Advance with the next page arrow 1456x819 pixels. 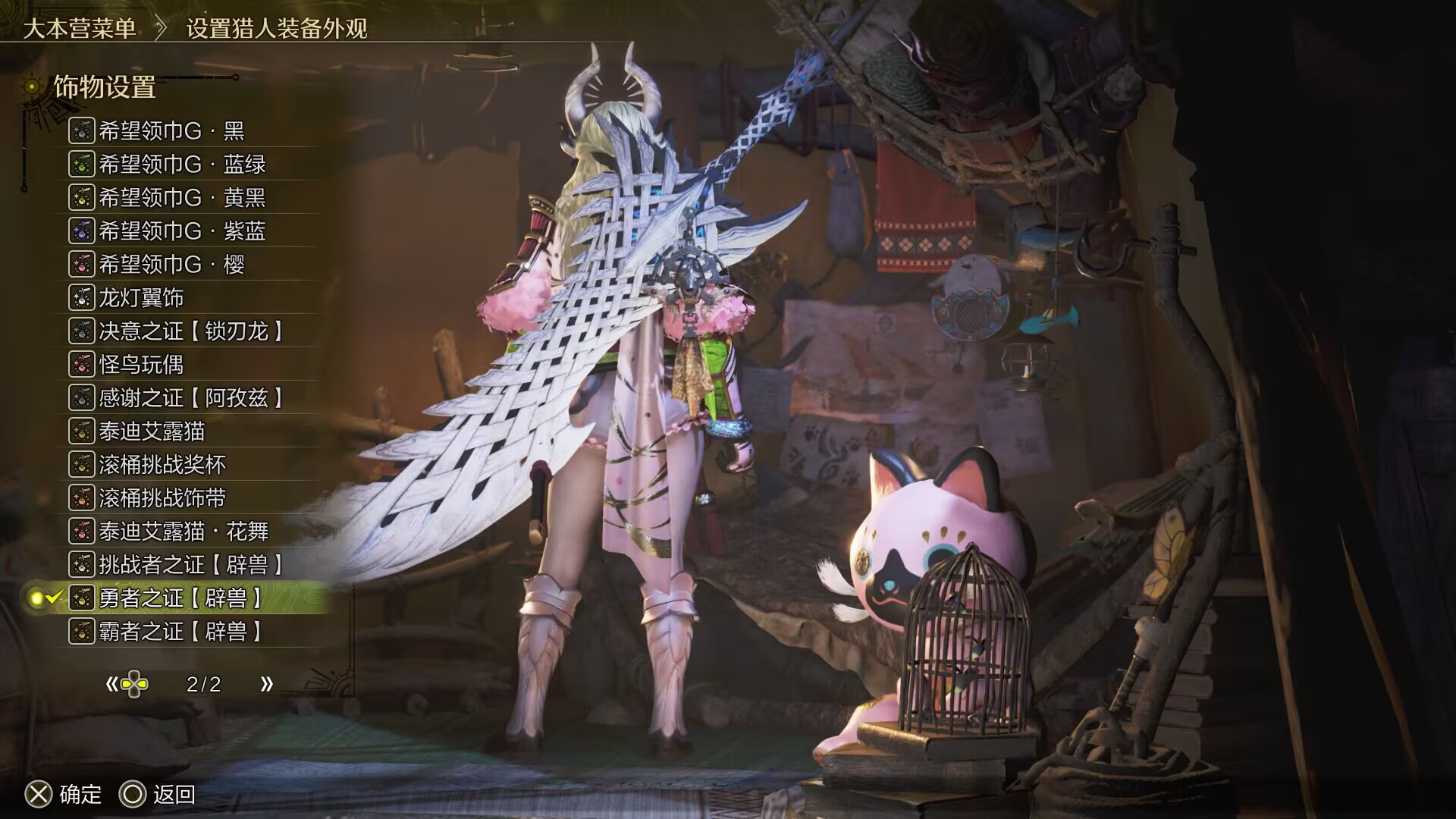pyautogui.click(x=266, y=685)
